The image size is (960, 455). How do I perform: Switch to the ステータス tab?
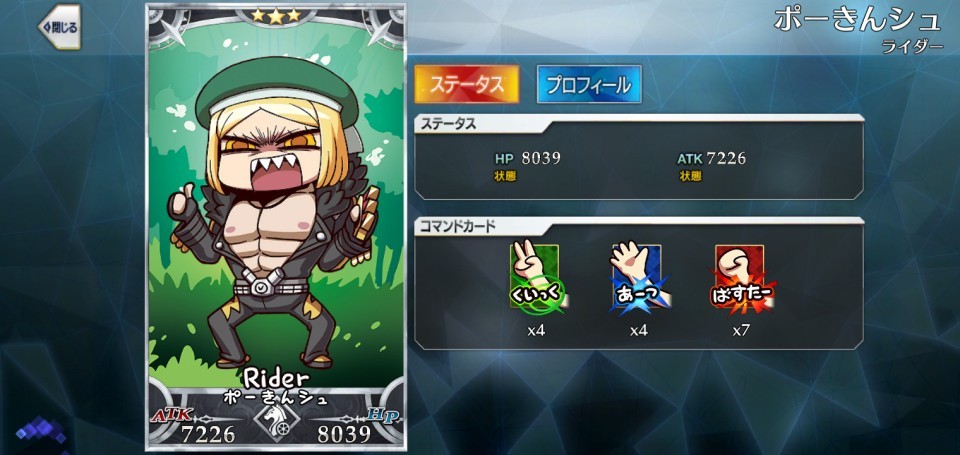467,85
